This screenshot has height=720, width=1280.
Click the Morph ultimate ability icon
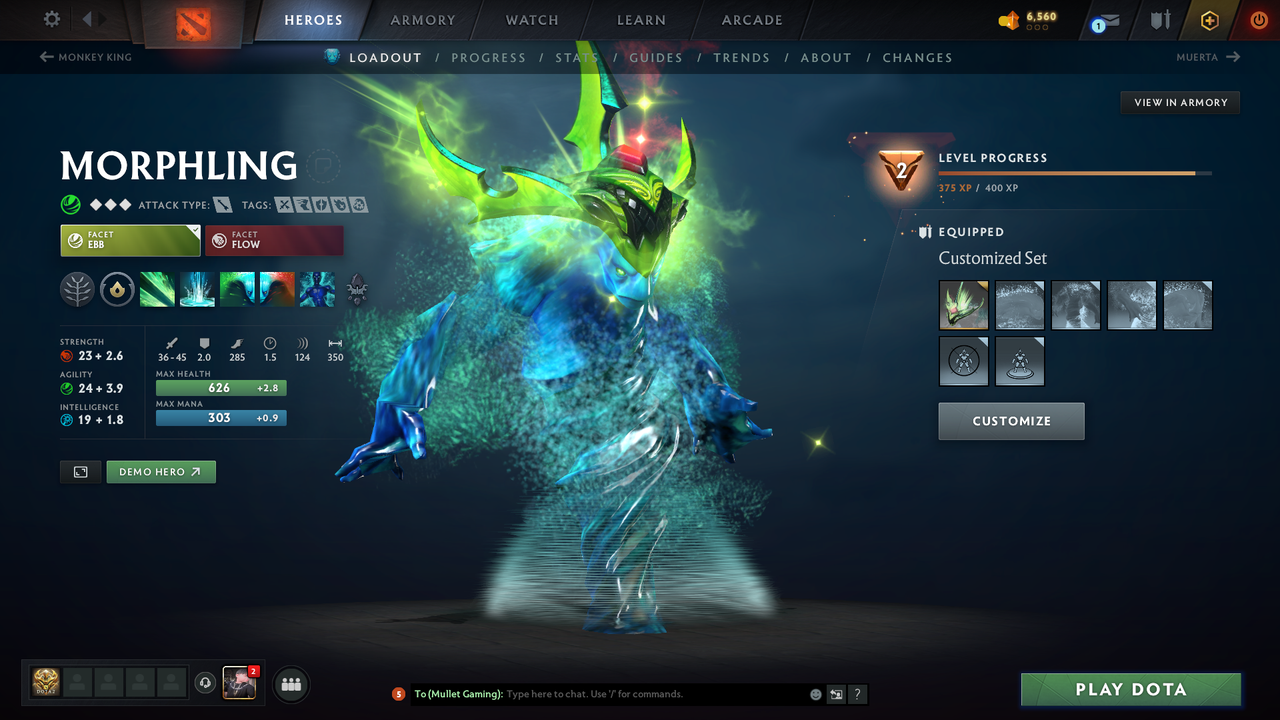[x=317, y=291]
